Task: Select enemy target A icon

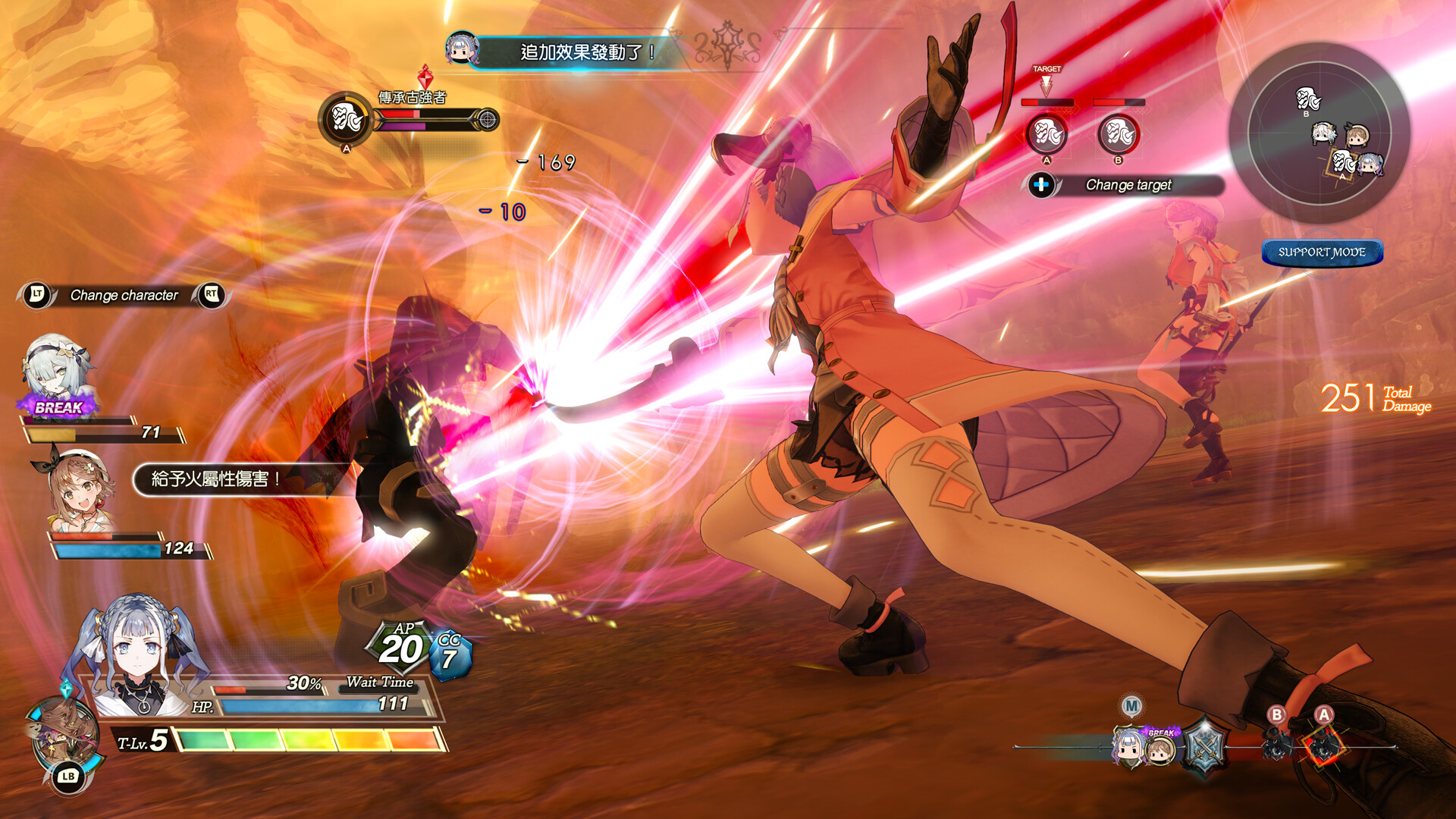Action: click(1046, 134)
